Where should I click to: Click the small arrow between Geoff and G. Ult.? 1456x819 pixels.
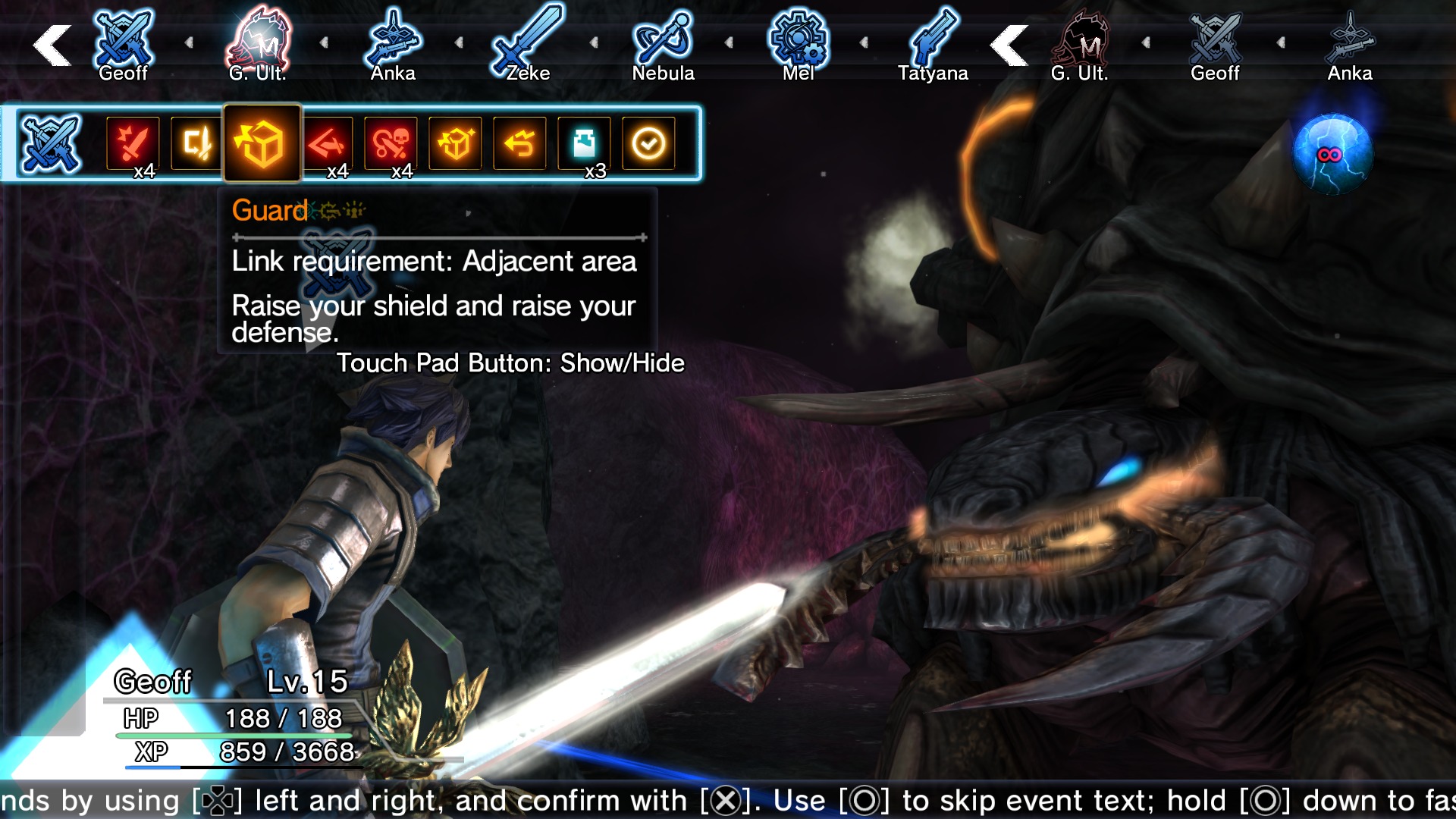[187, 42]
